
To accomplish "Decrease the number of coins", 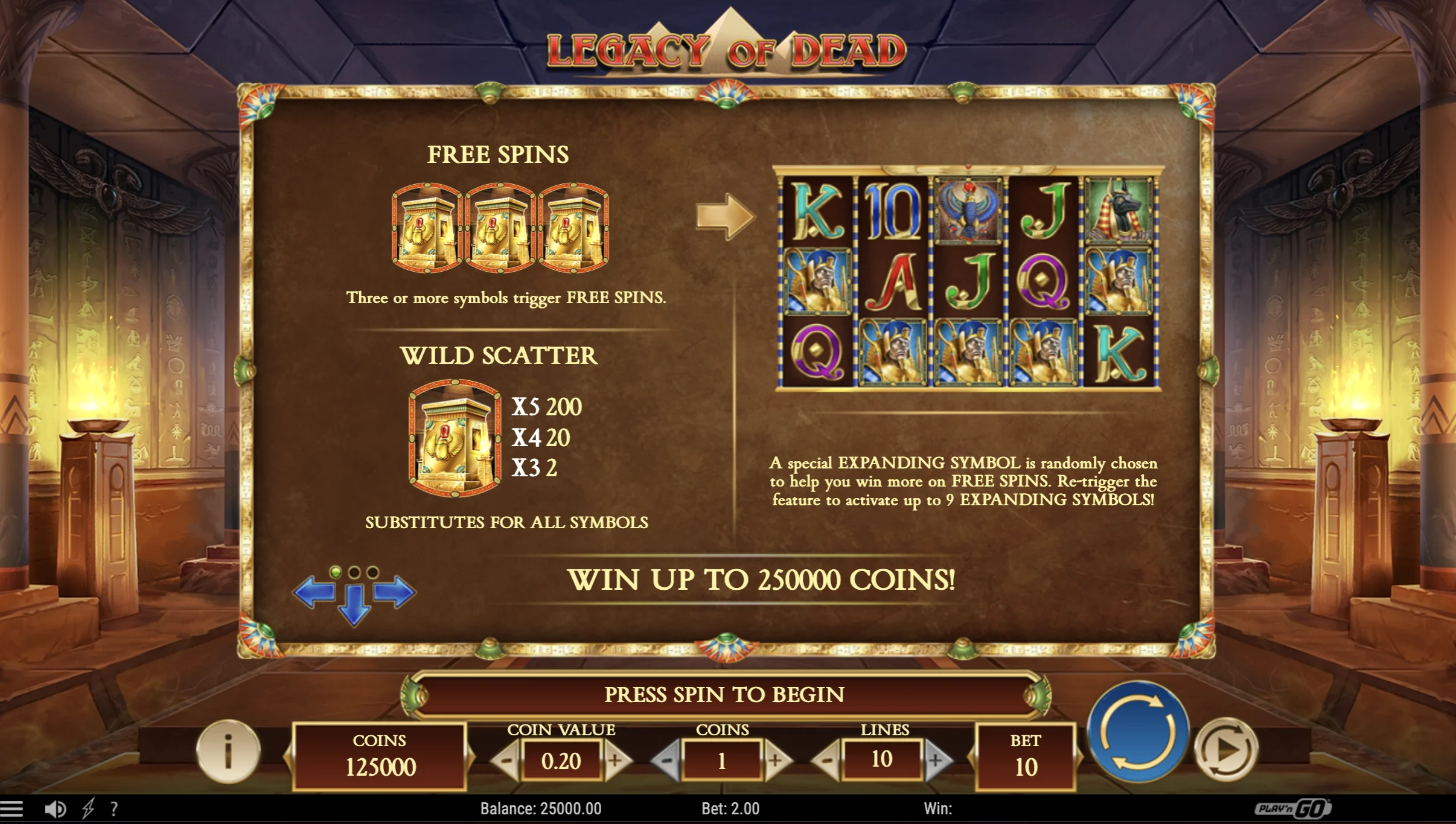I will (666, 761).
